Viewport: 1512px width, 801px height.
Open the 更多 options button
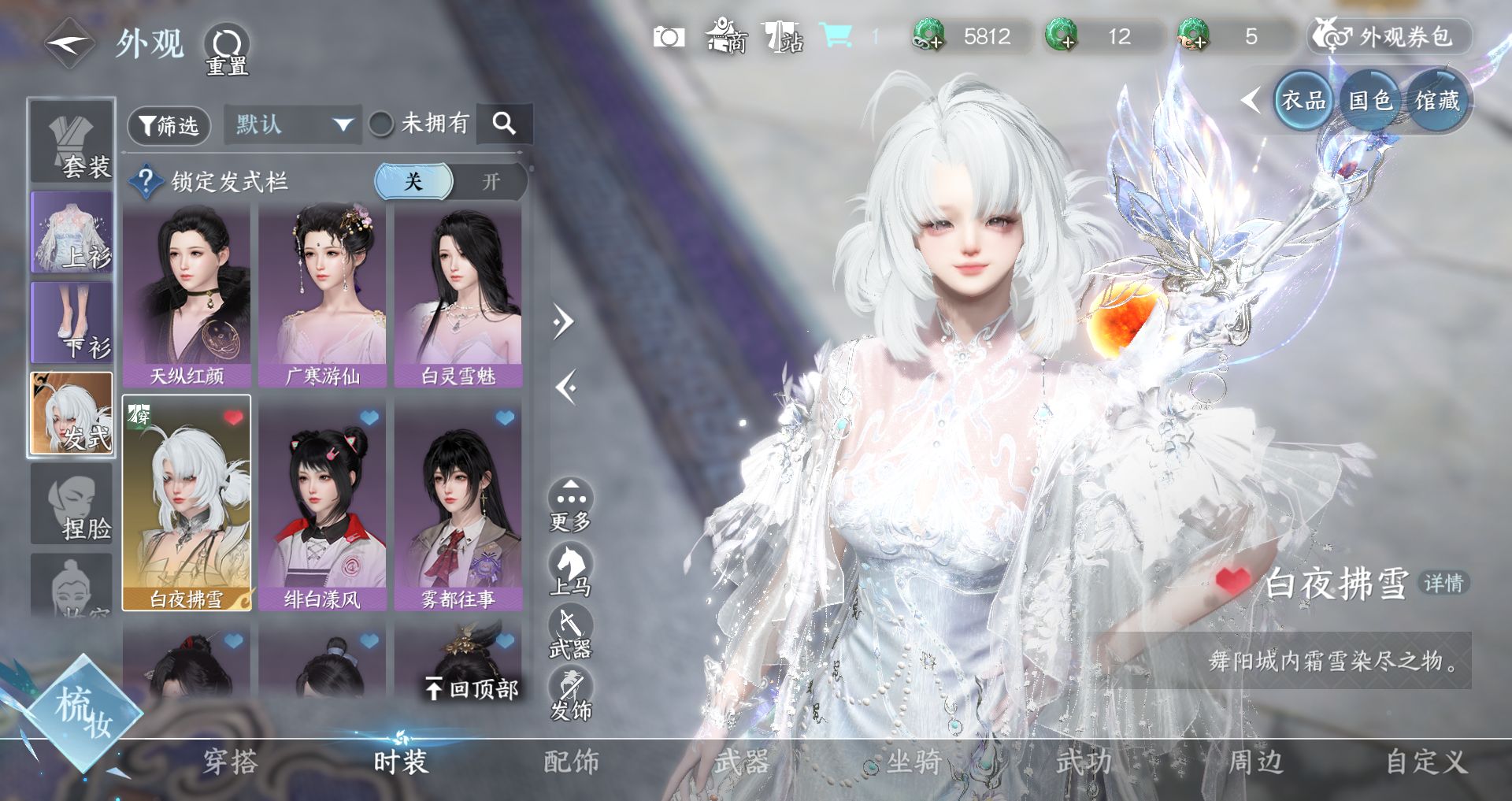(570, 506)
